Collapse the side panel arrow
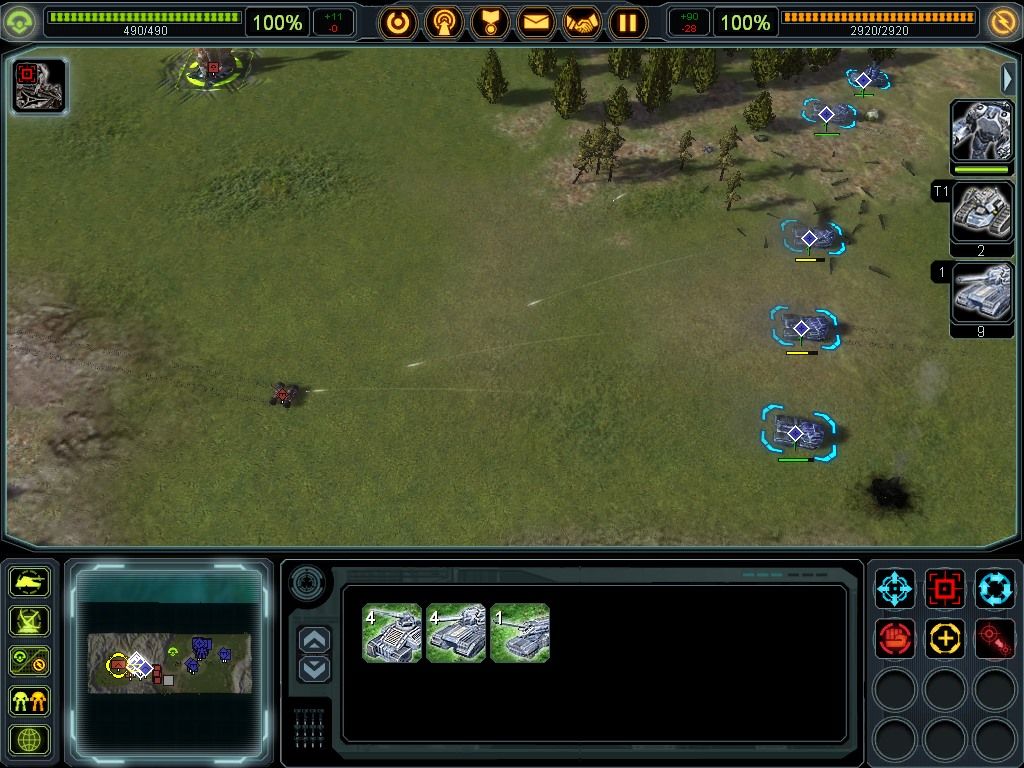This screenshot has height=768, width=1024. (x=1008, y=78)
